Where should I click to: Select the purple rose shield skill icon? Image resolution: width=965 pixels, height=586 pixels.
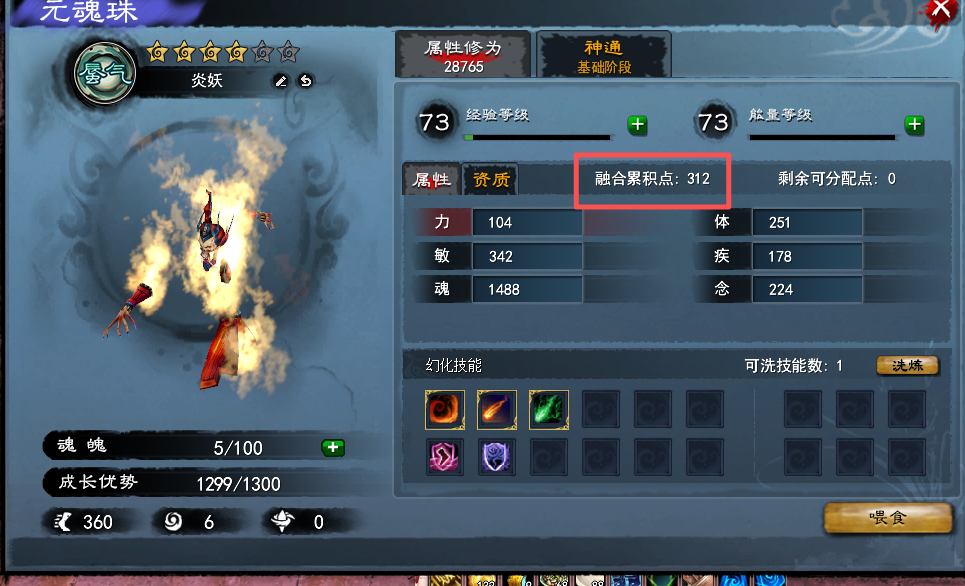[496, 456]
